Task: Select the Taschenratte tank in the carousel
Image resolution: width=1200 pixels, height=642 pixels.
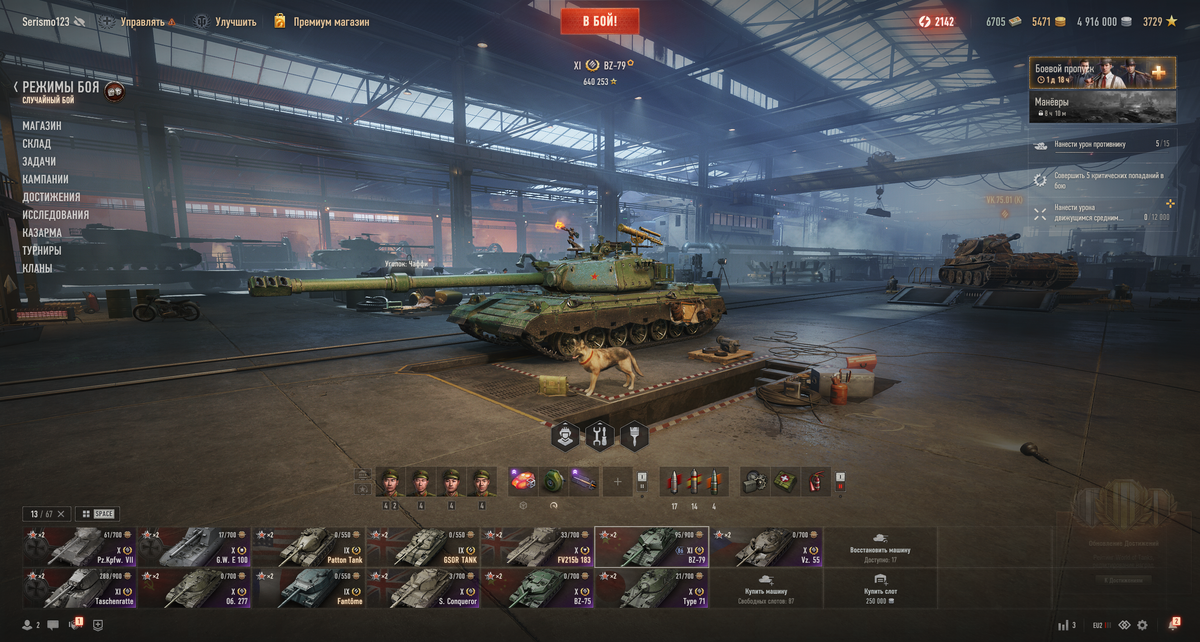Action: [x=78, y=588]
